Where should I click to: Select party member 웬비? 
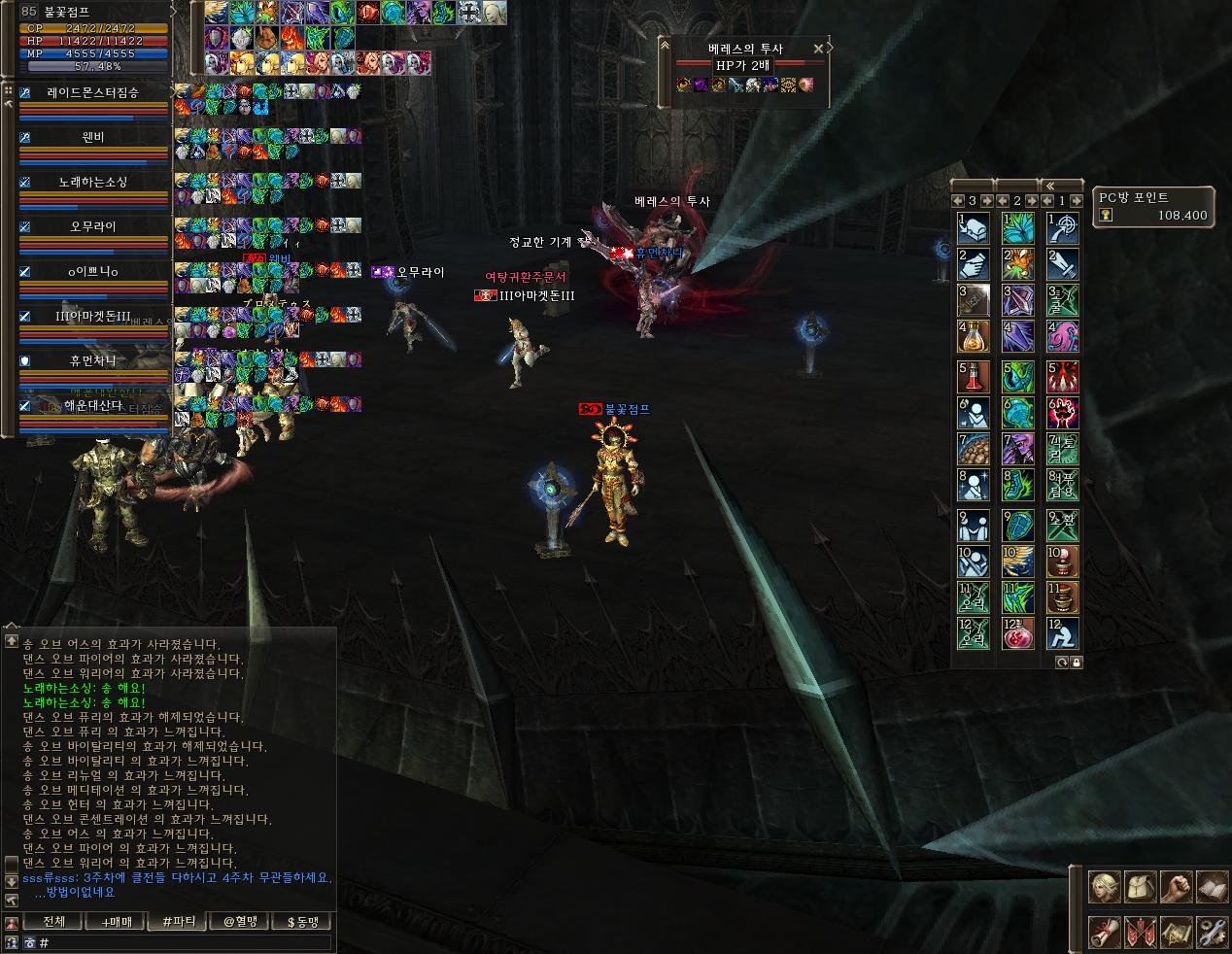(93, 137)
